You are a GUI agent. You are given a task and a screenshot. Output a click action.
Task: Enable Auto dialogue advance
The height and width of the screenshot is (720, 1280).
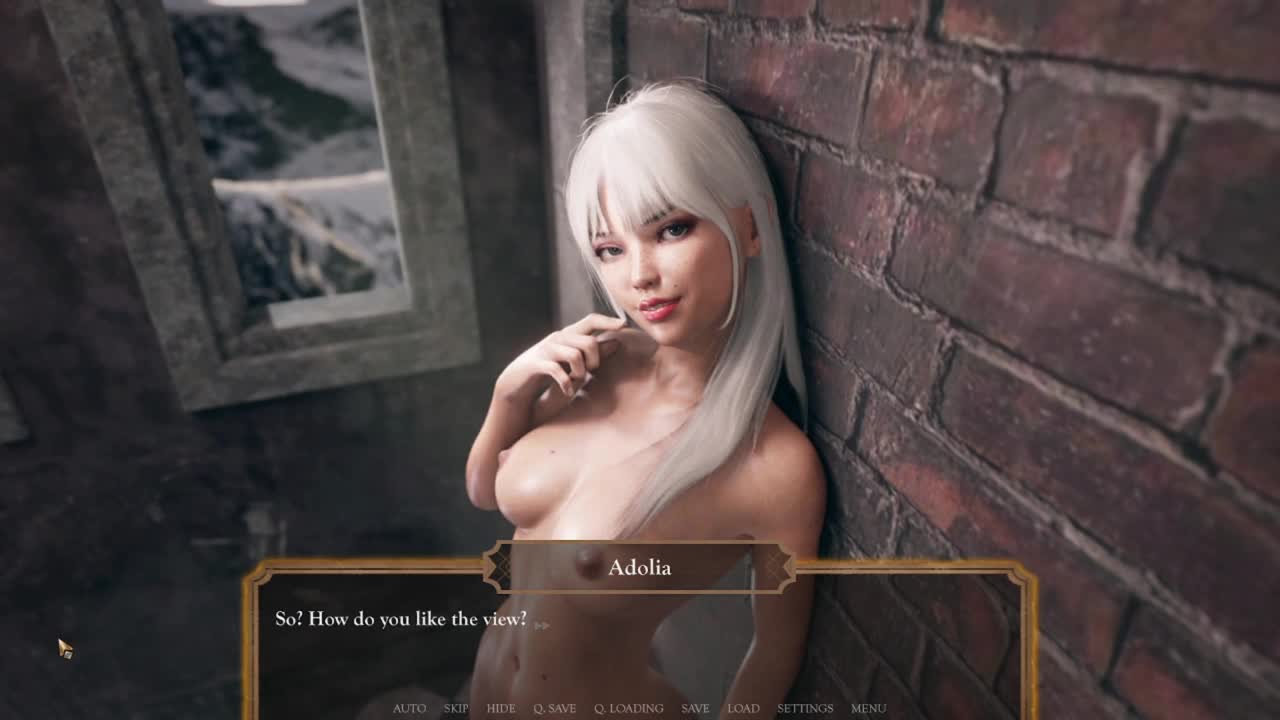[409, 708]
